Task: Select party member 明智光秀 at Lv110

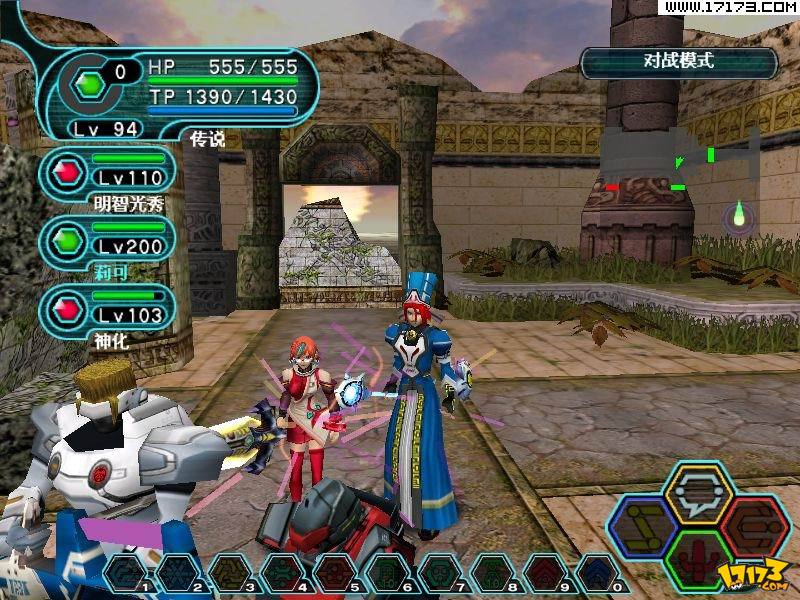Action: click(x=108, y=173)
